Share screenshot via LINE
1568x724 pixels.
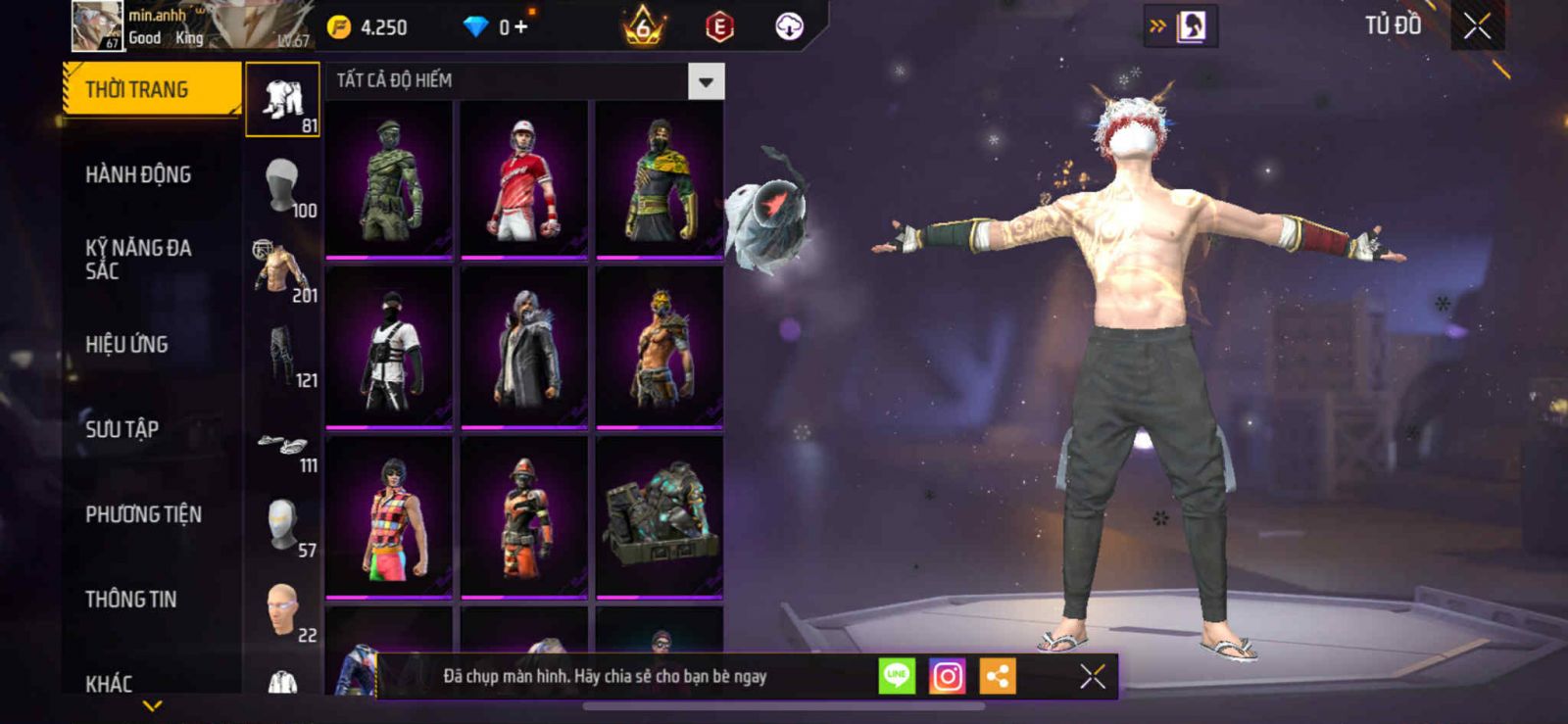pyautogui.click(x=897, y=676)
